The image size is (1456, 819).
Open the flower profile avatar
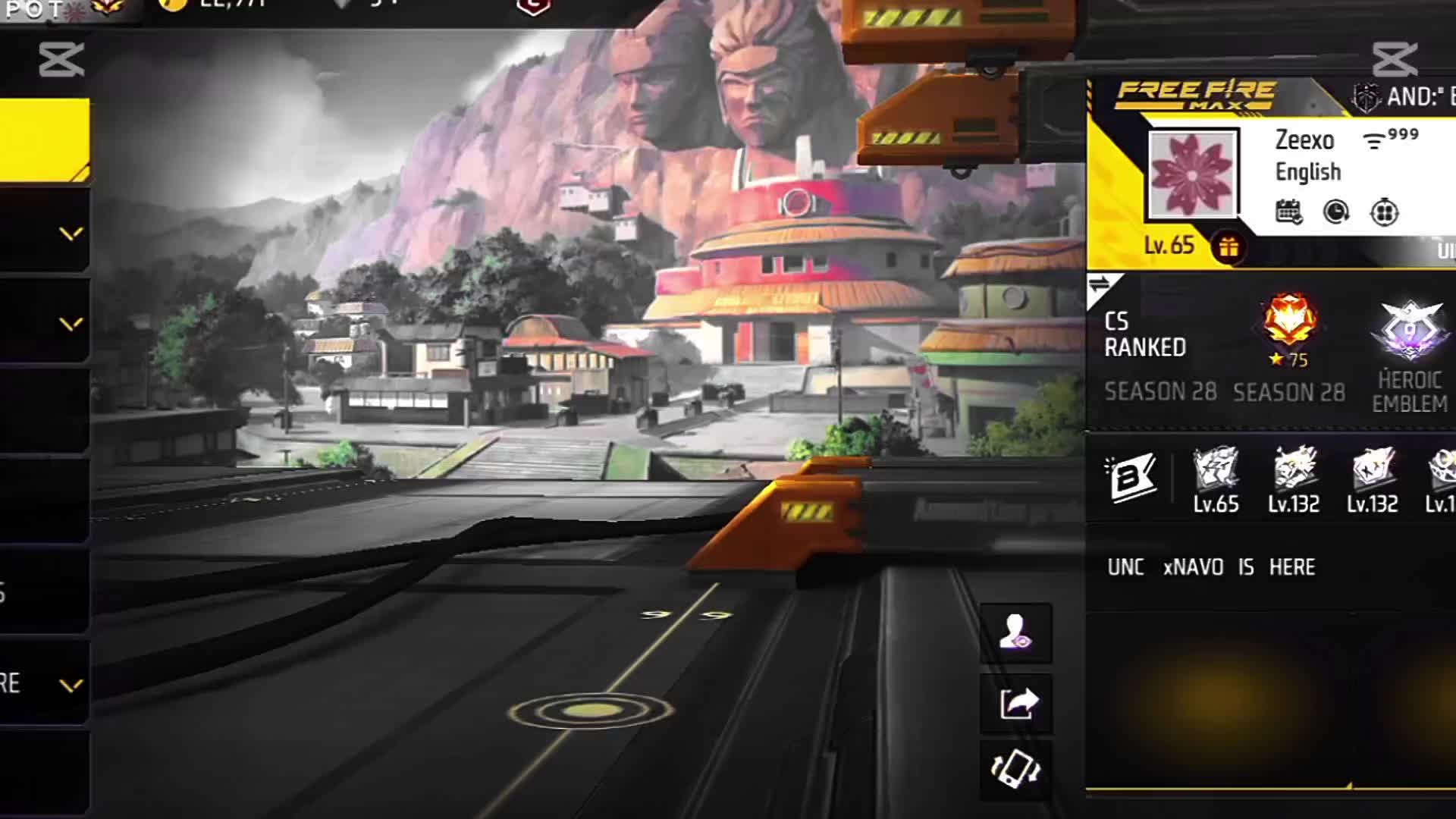coord(1192,174)
